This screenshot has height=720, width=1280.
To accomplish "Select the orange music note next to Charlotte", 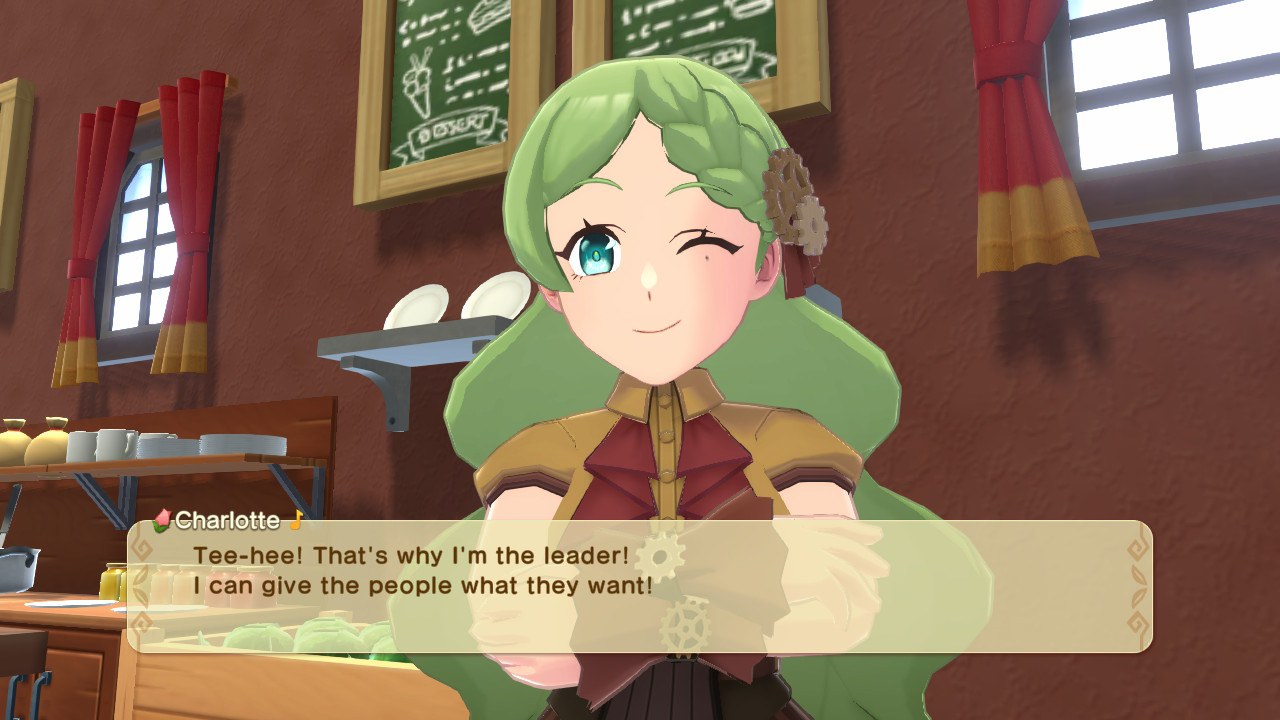I will coord(297,520).
